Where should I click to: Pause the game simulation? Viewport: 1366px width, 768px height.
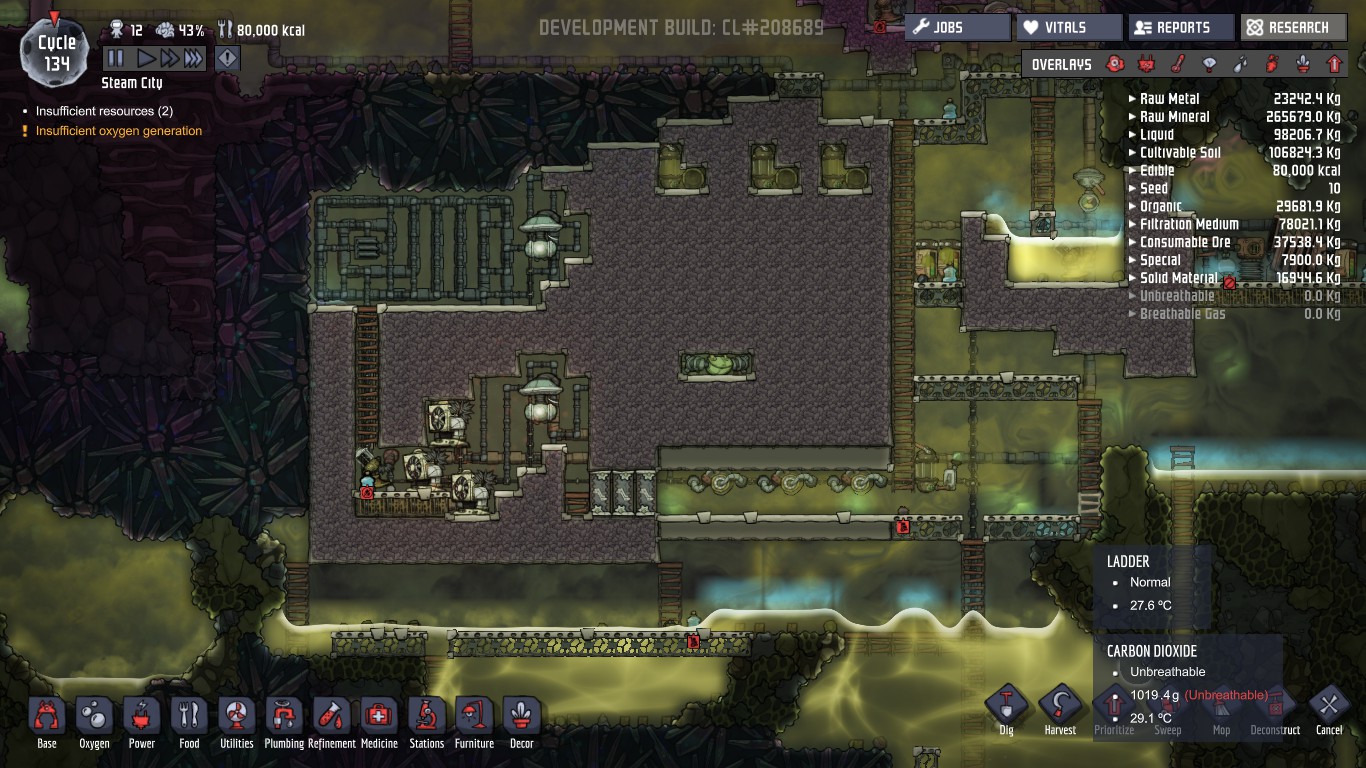click(x=115, y=59)
